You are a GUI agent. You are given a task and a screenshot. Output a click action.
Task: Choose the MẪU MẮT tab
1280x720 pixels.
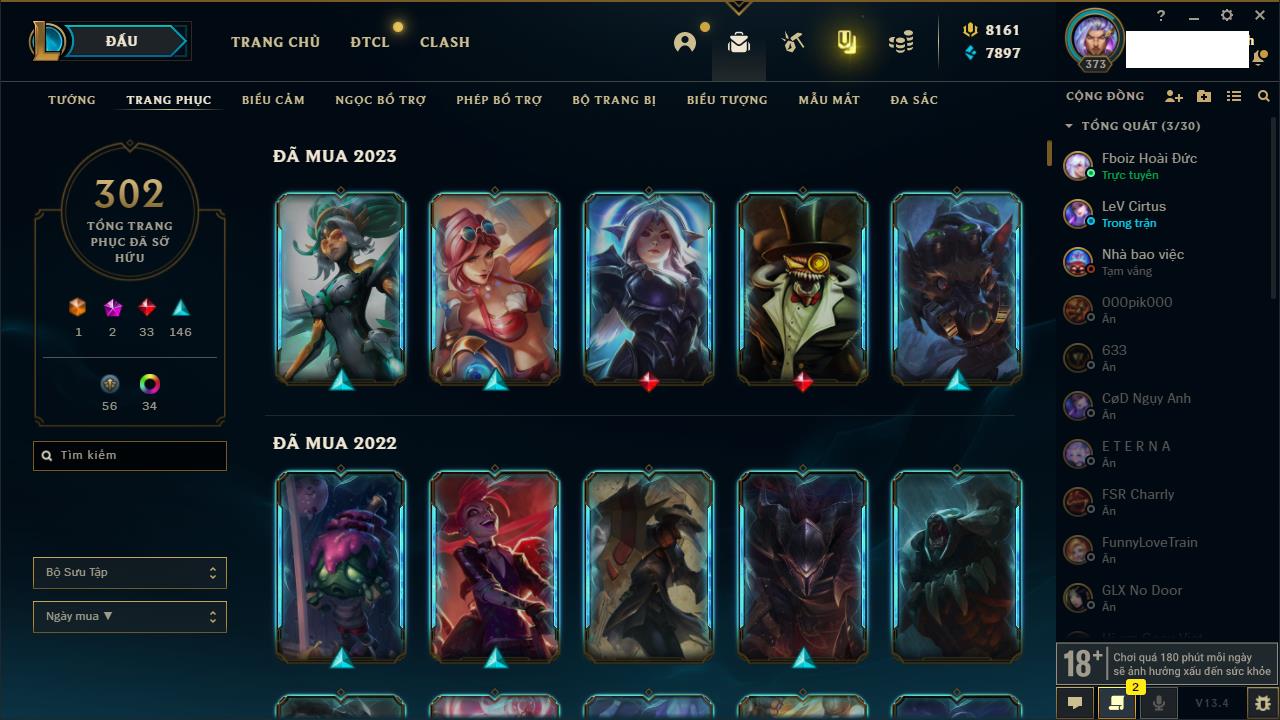point(829,100)
